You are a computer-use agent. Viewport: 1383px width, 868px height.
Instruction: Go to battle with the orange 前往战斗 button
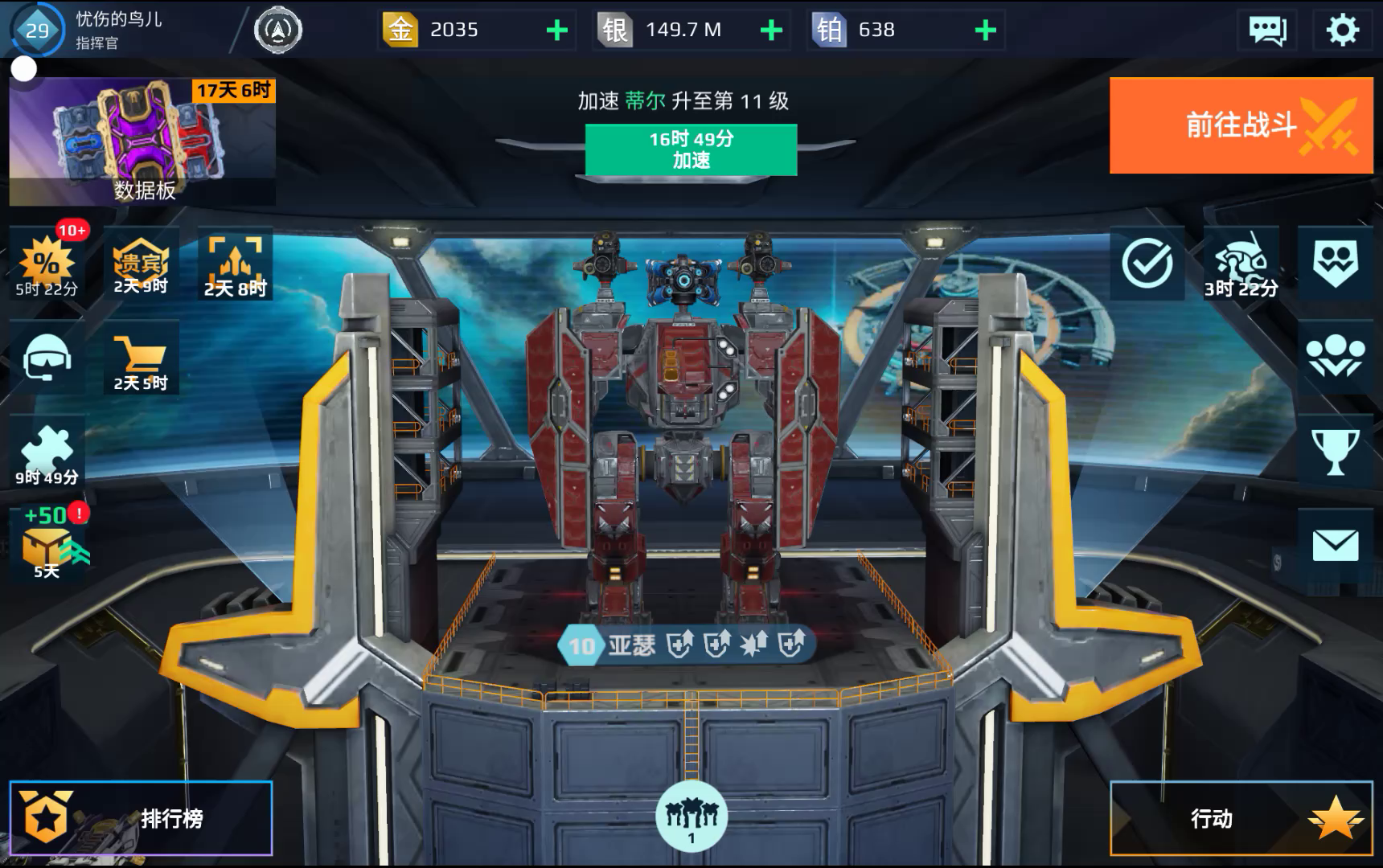[1241, 125]
